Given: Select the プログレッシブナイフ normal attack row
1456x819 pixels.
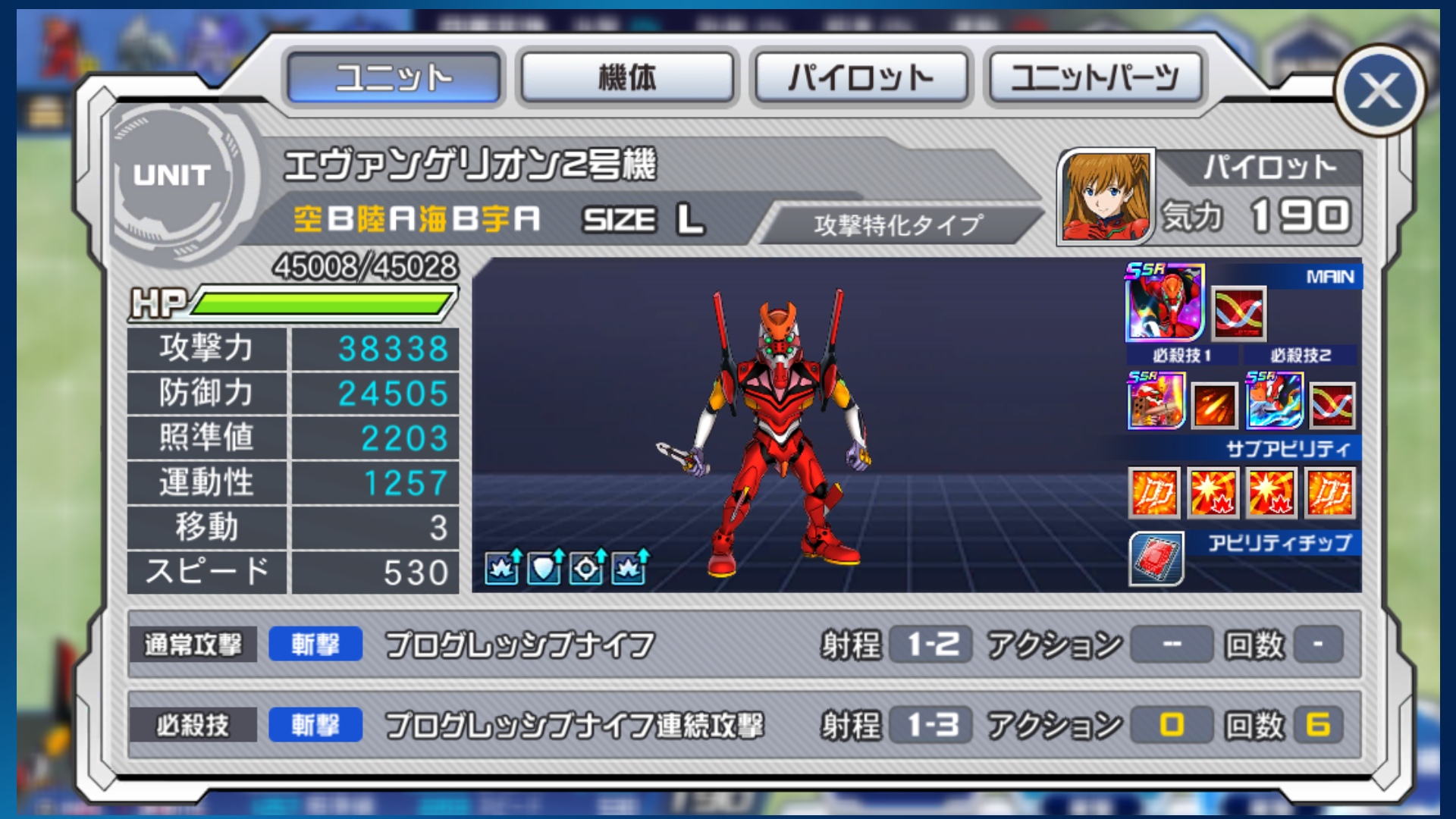Looking at the screenshot, I should (x=745, y=645).
